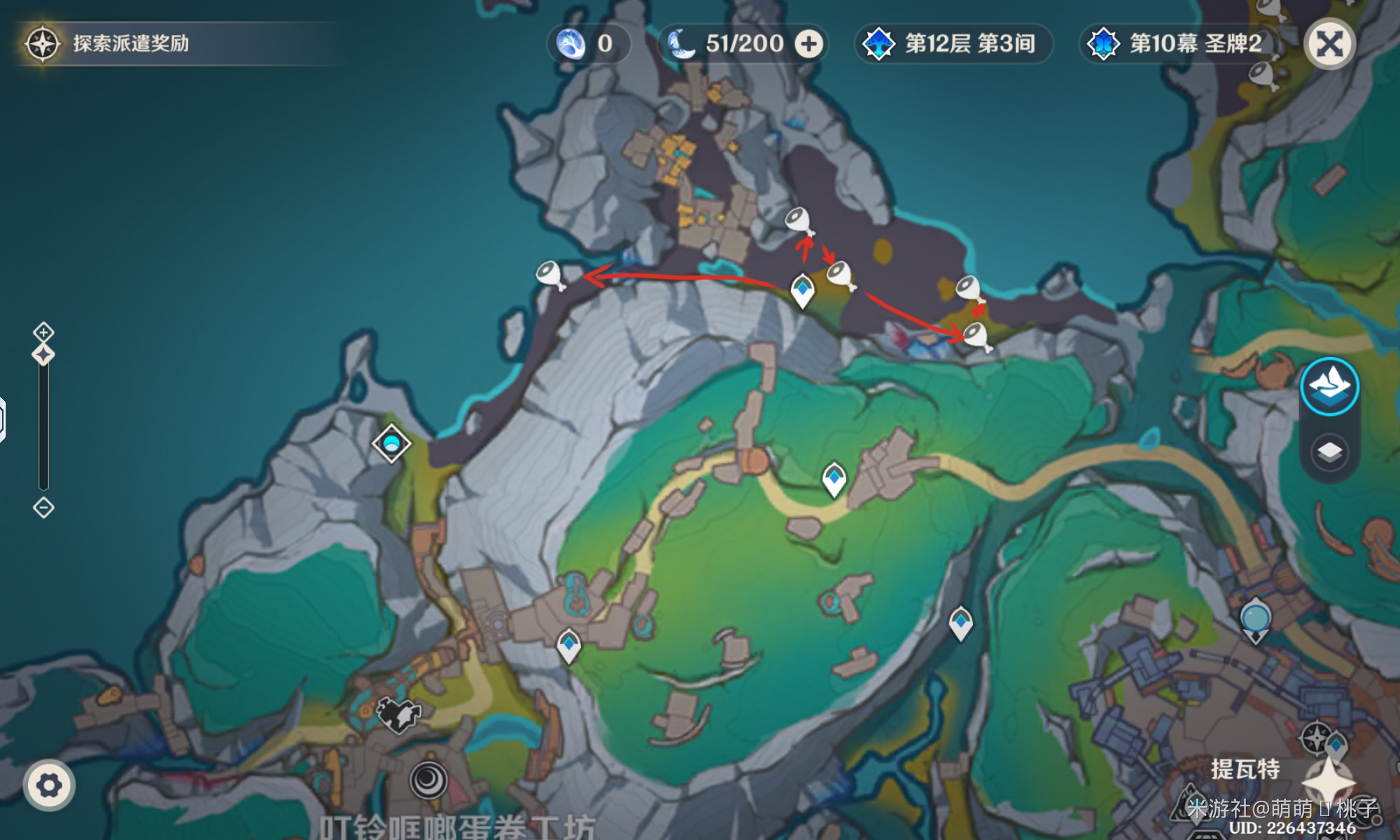Select the highlighted mountain layer button
Screen dimensions: 1400x840
pos(1329,386)
